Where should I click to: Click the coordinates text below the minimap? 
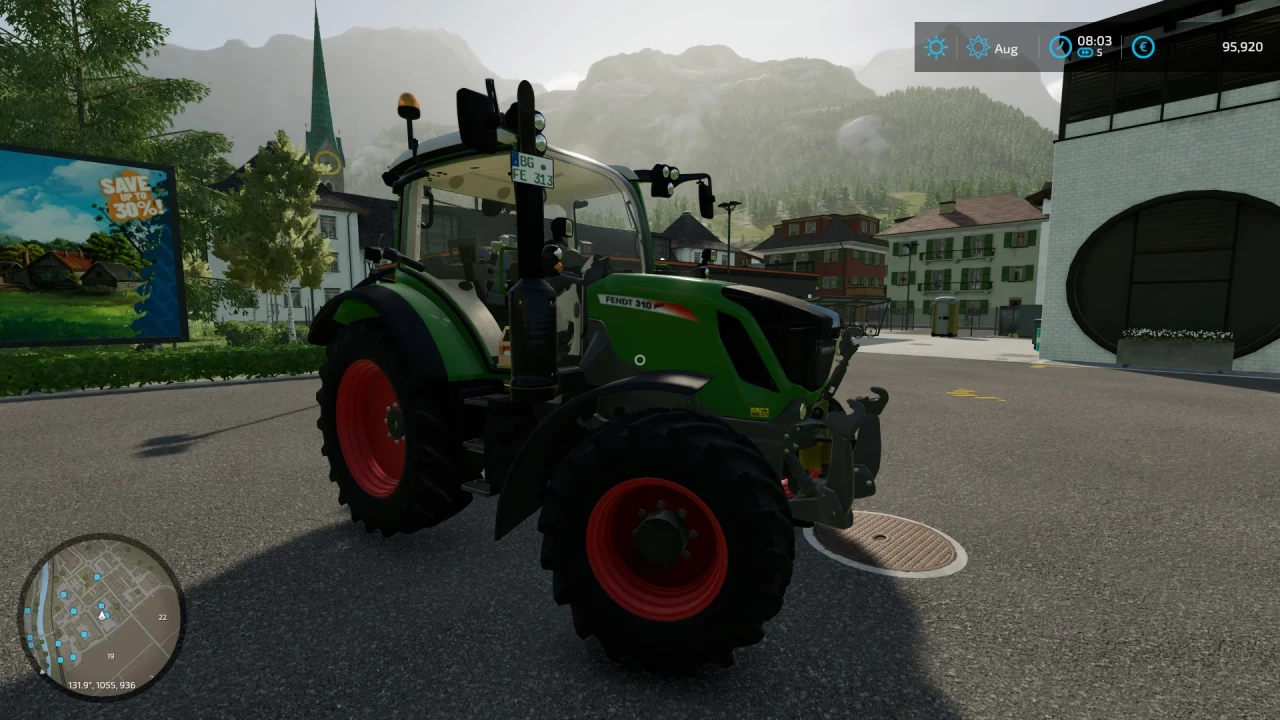[101, 685]
